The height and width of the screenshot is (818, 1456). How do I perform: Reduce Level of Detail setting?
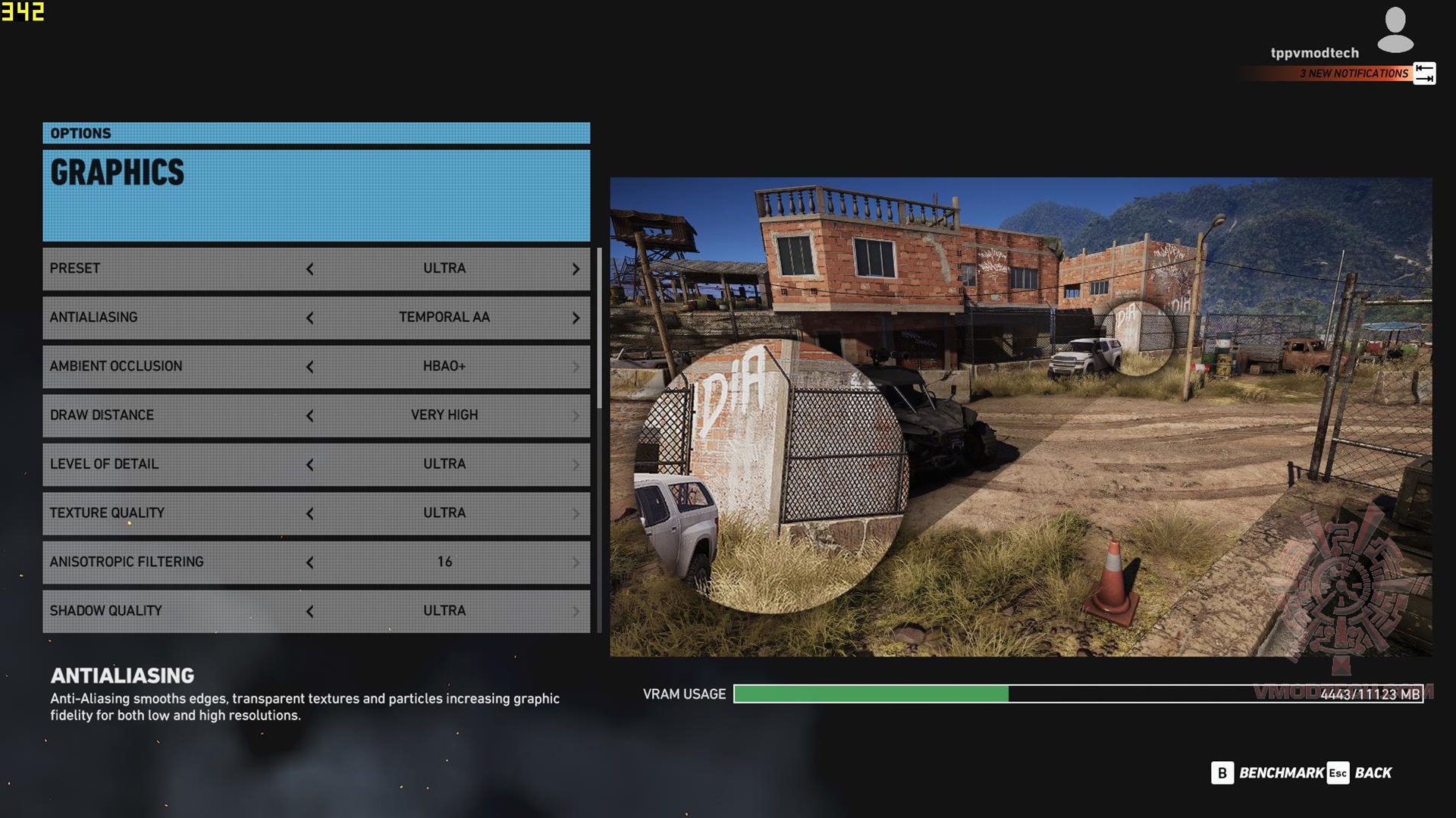click(x=309, y=465)
